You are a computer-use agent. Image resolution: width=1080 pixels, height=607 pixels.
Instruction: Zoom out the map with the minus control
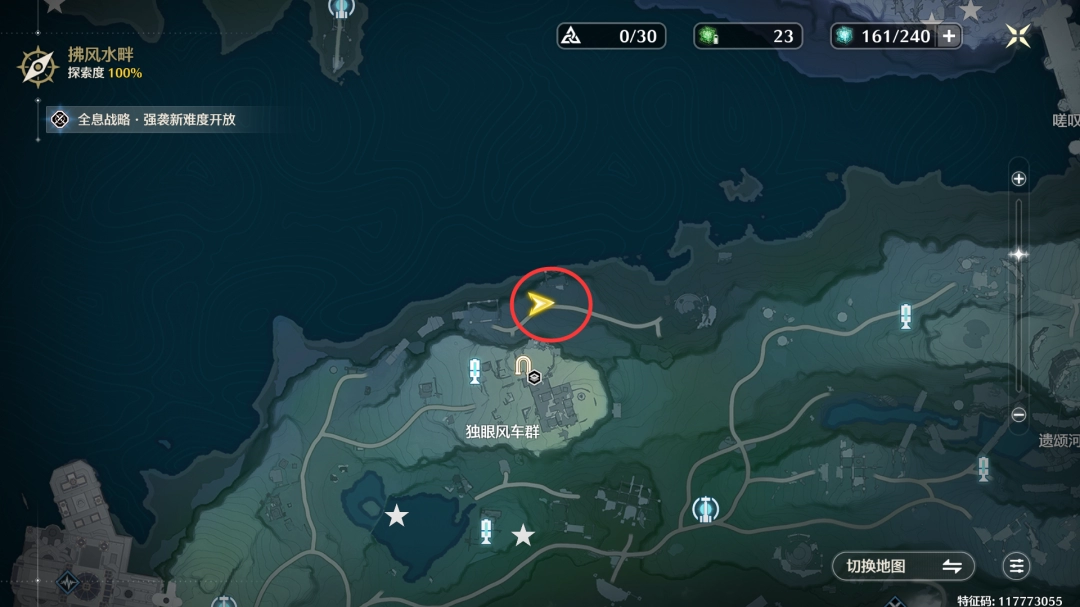pos(1018,414)
